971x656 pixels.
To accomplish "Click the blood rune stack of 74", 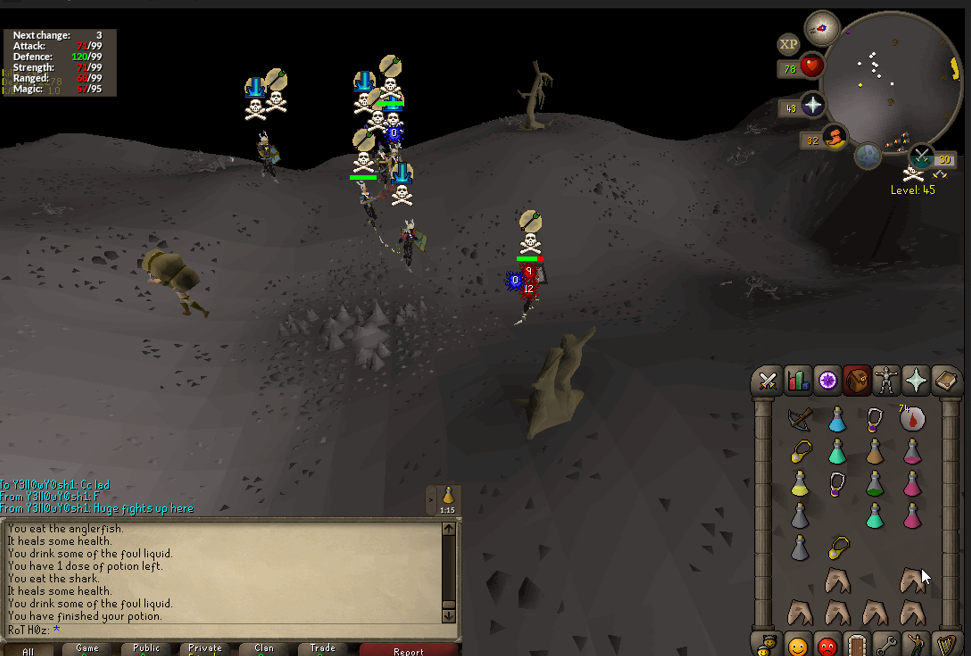I will coord(911,418).
